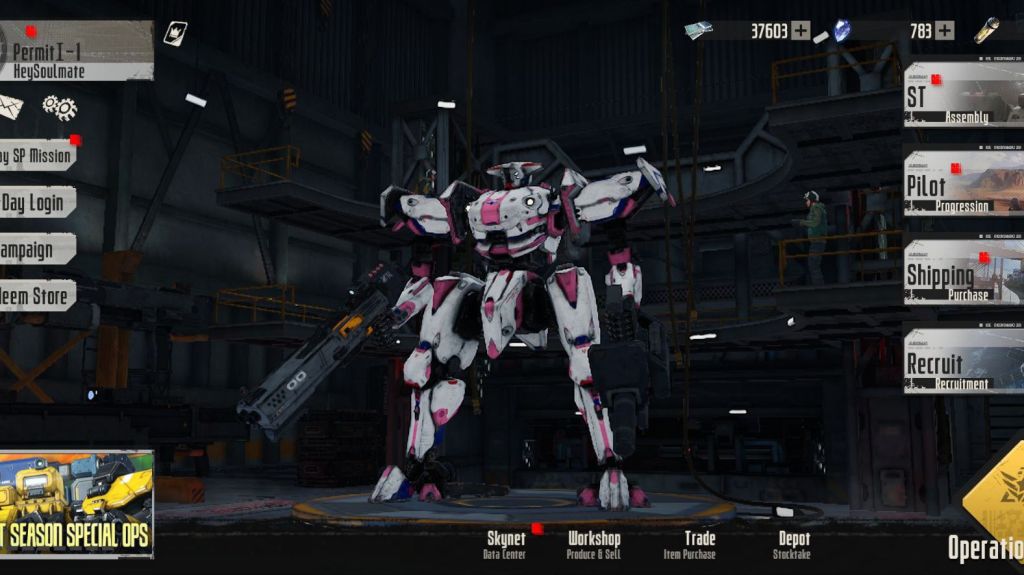
Task: Open the Campaign menu
Action: click(37, 249)
